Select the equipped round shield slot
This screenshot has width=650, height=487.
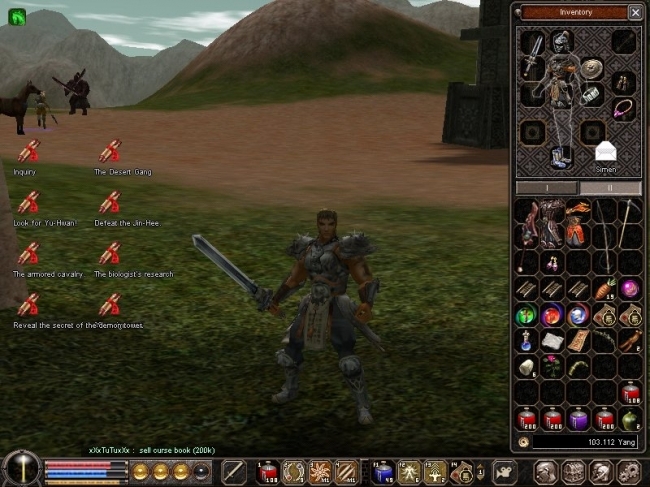[x=591, y=68]
